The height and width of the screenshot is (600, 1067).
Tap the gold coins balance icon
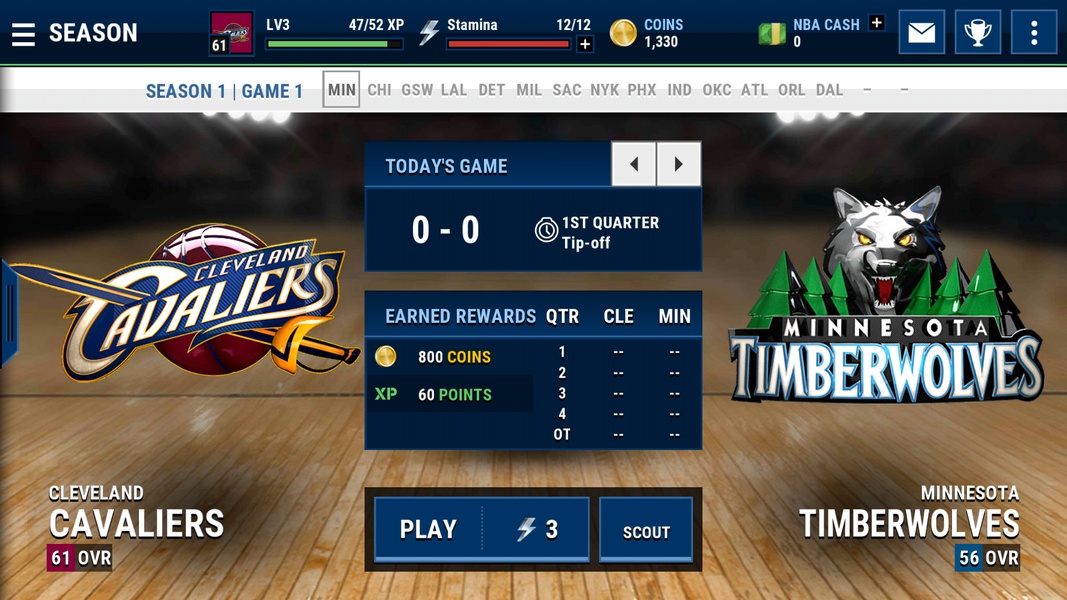(x=623, y=33)
